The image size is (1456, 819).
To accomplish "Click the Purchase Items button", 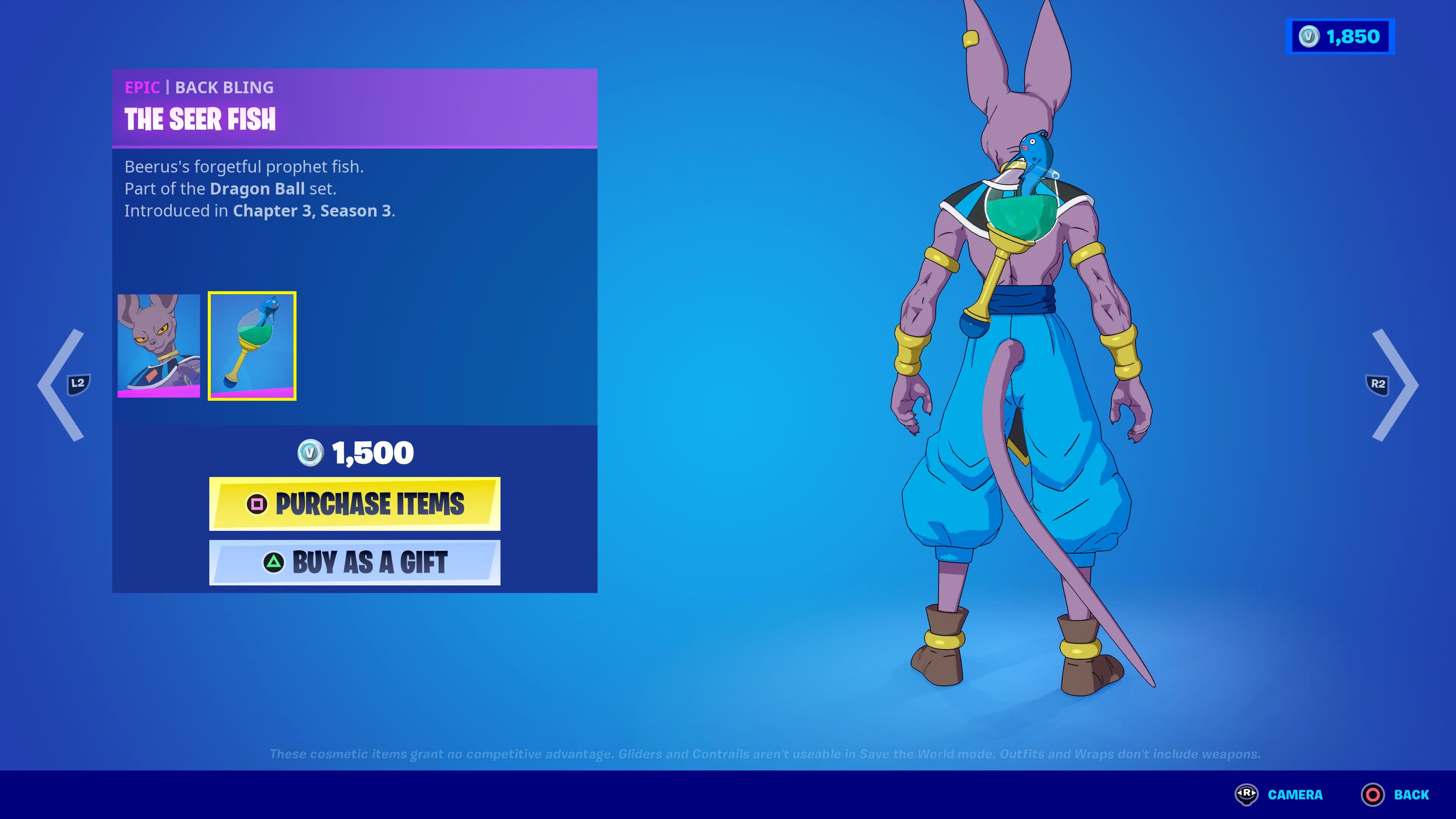I will [x=355, y=505].
